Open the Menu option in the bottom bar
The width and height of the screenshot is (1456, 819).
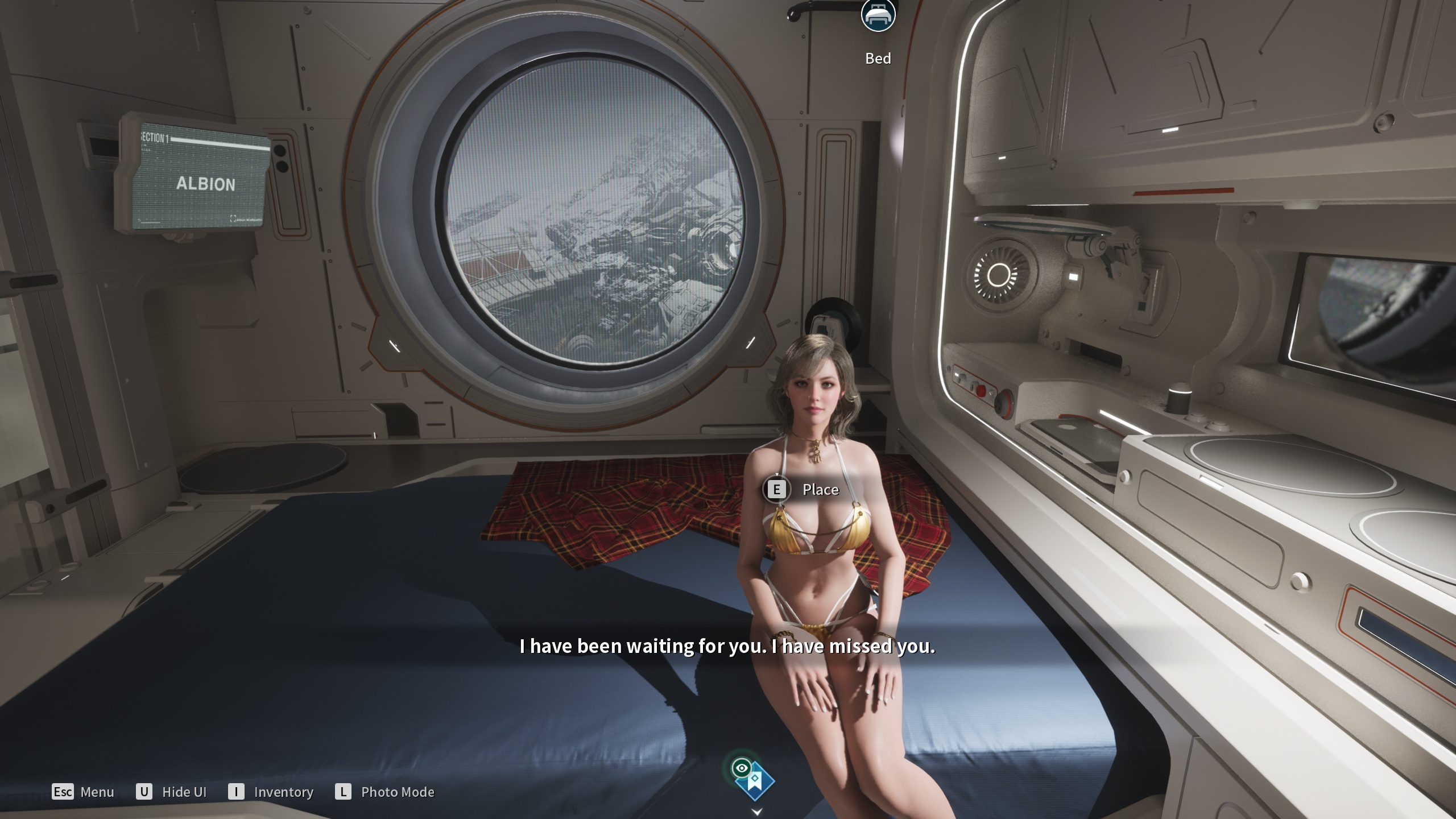[x=83, y=792]
